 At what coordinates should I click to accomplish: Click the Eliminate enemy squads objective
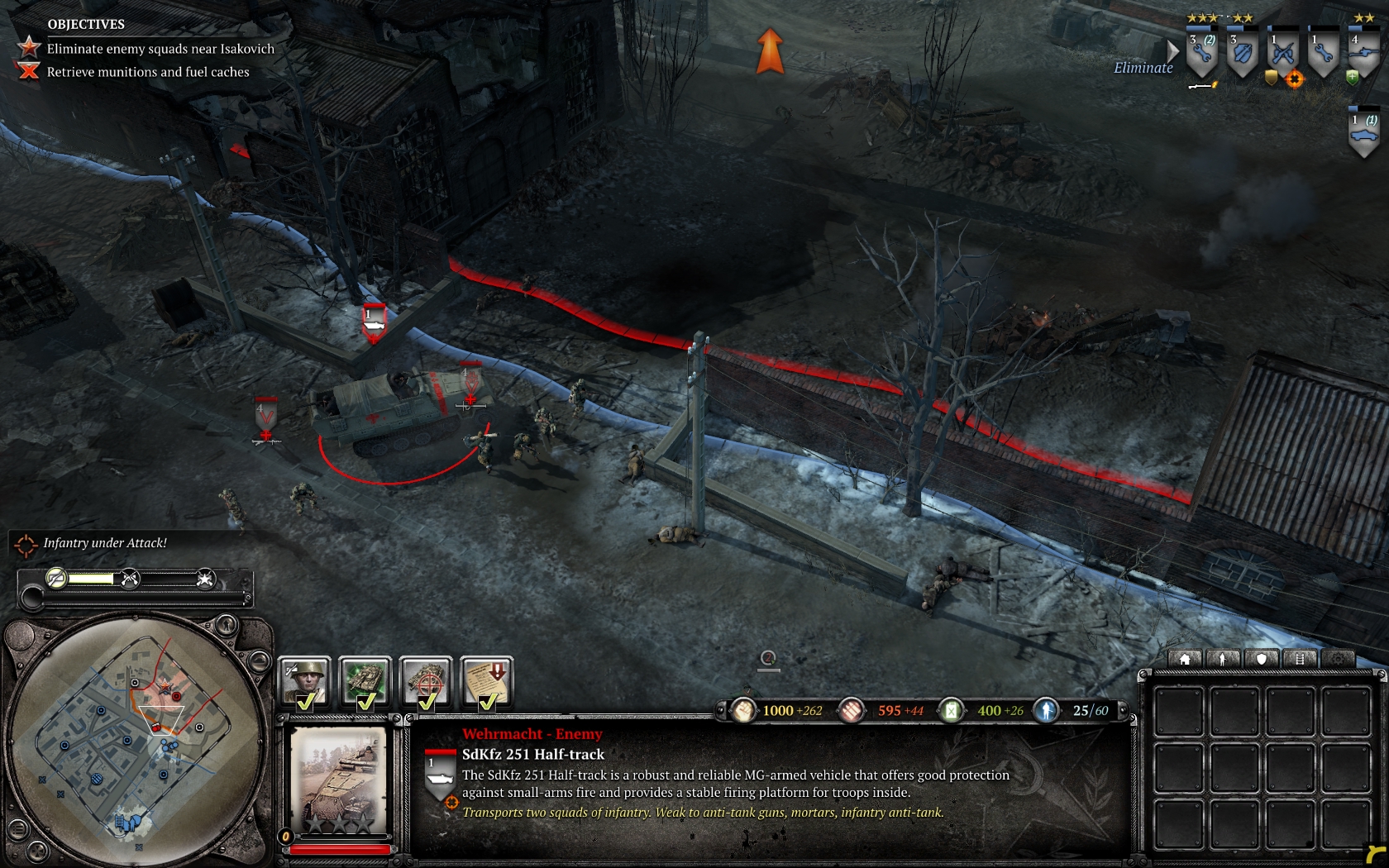160,49
